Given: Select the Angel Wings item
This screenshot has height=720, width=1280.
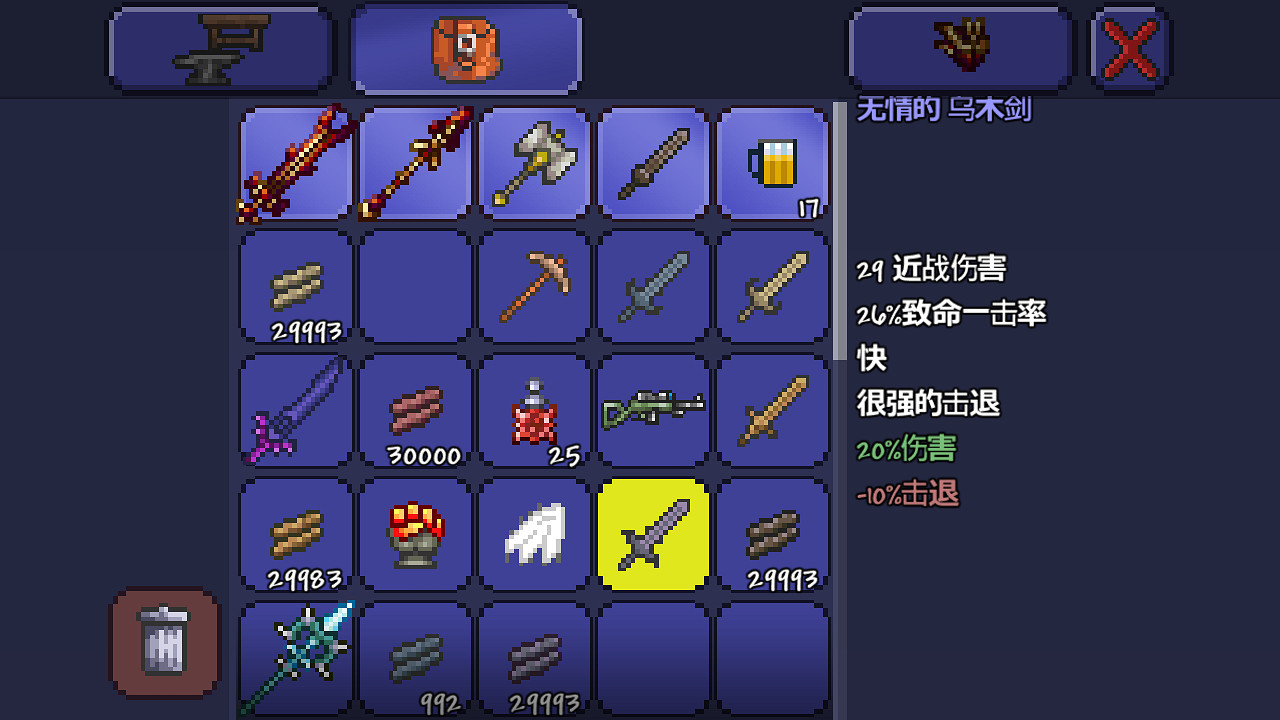Looking at the screenshot, I should (x=533, y=533).
